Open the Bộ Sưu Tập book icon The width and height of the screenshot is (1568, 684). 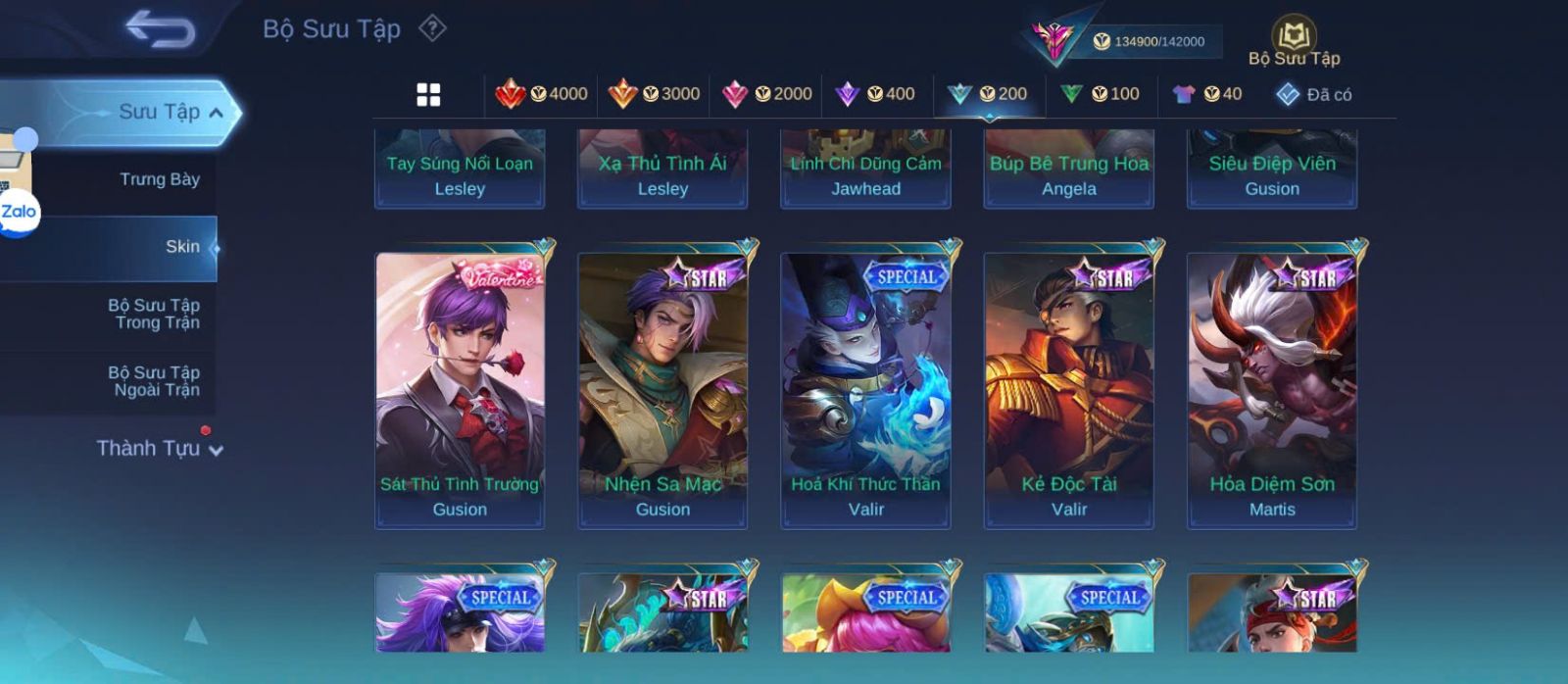tap(1294, 37)
